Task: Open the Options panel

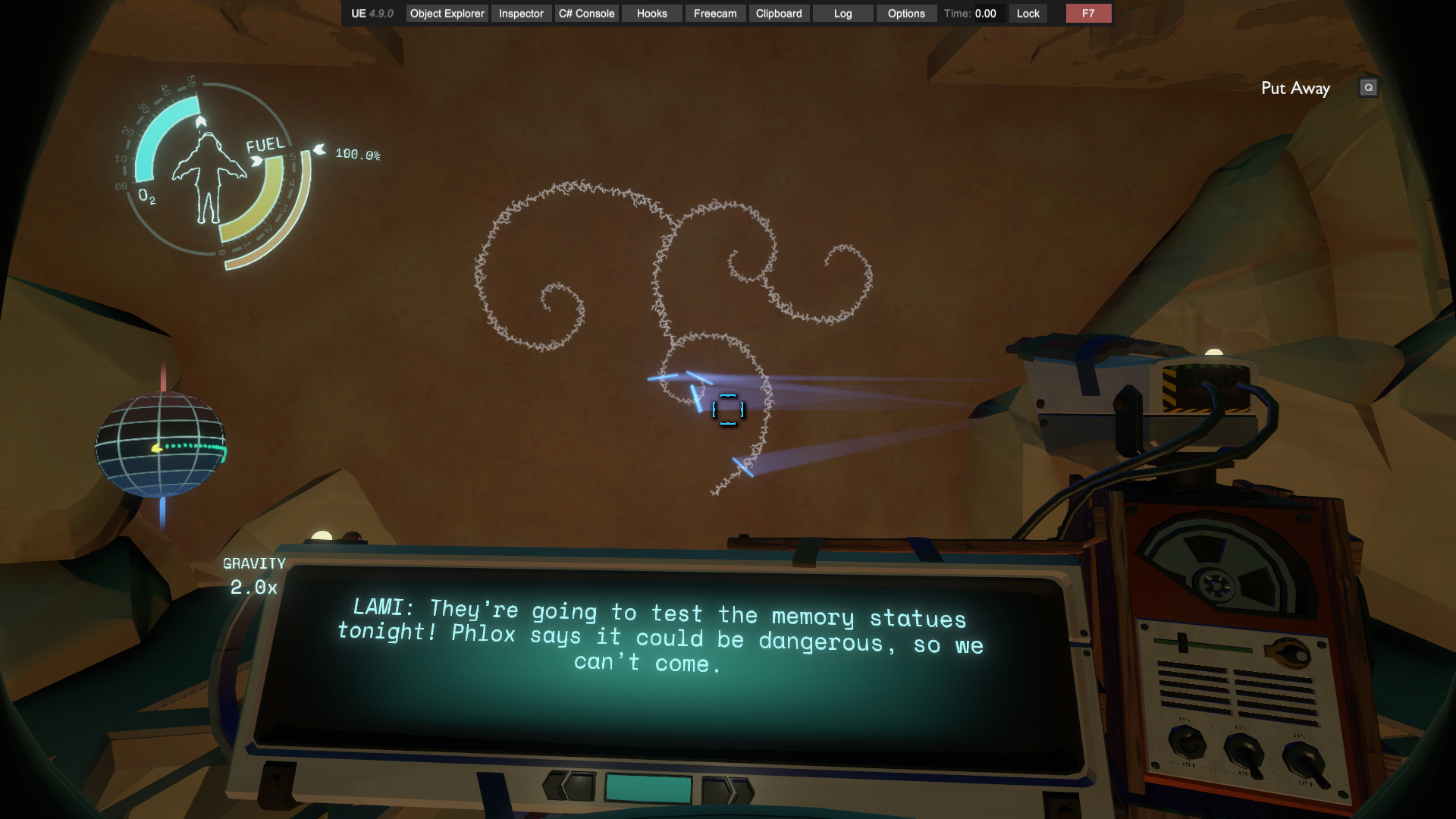Action: coord(905,14)
